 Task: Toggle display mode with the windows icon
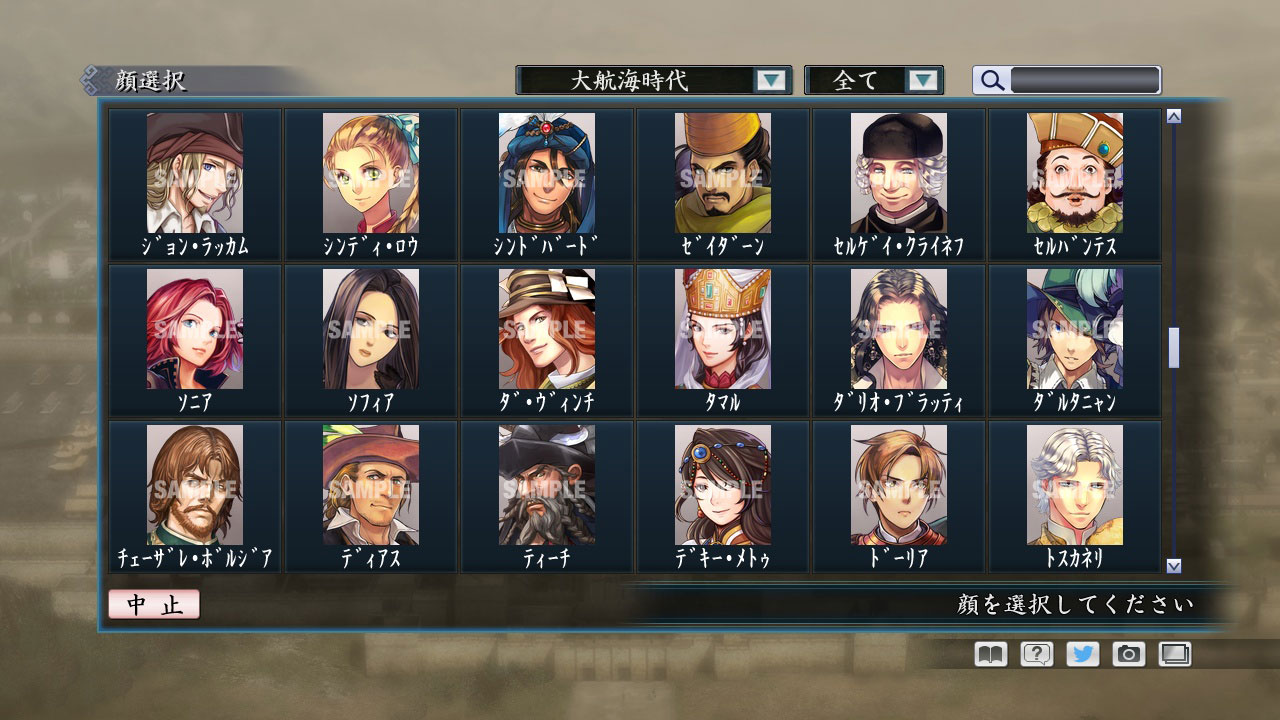pyautogui.click(x=1176, y=654)
